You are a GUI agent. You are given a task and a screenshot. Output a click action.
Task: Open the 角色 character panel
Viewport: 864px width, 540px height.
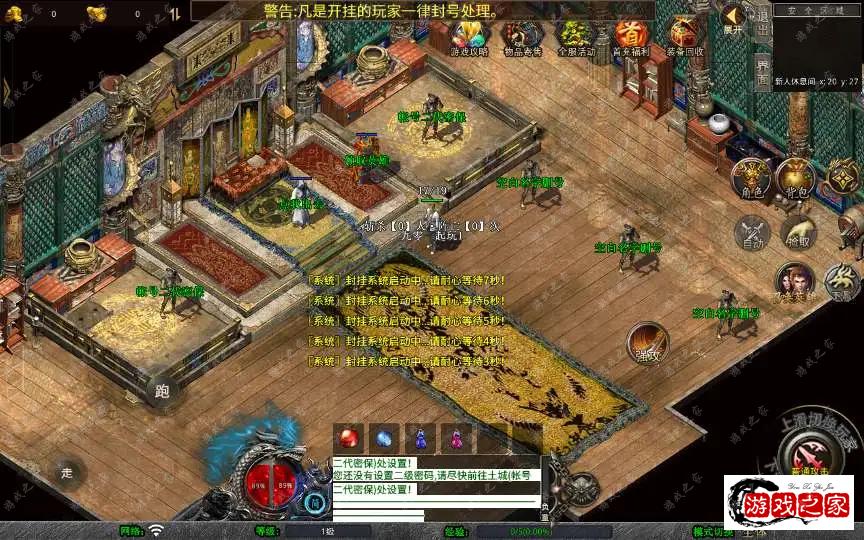tap(750, 177)
